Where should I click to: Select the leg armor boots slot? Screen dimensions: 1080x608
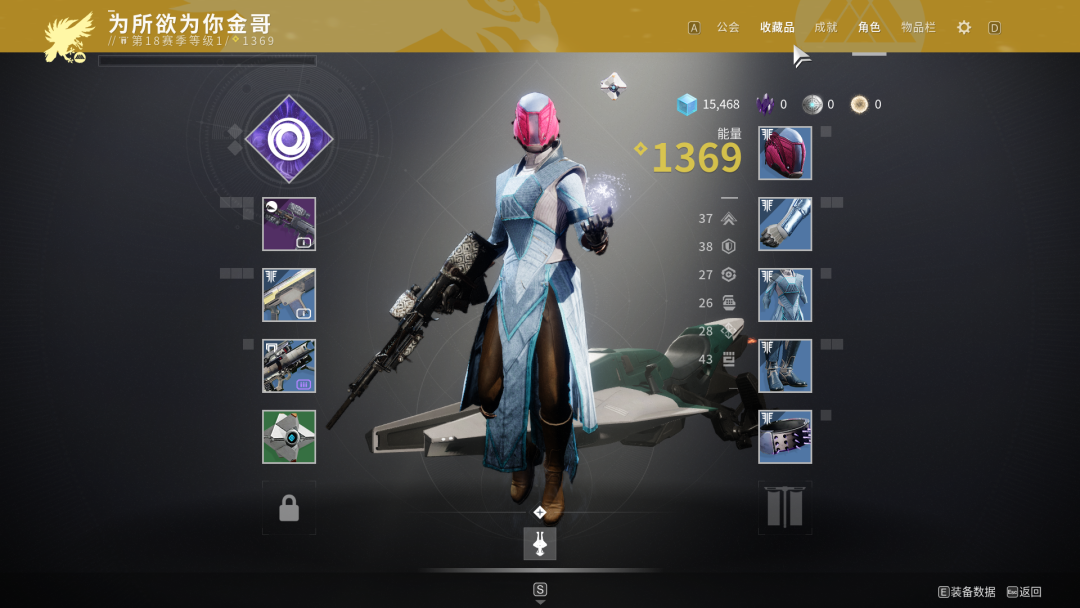[x=785, y=366]
